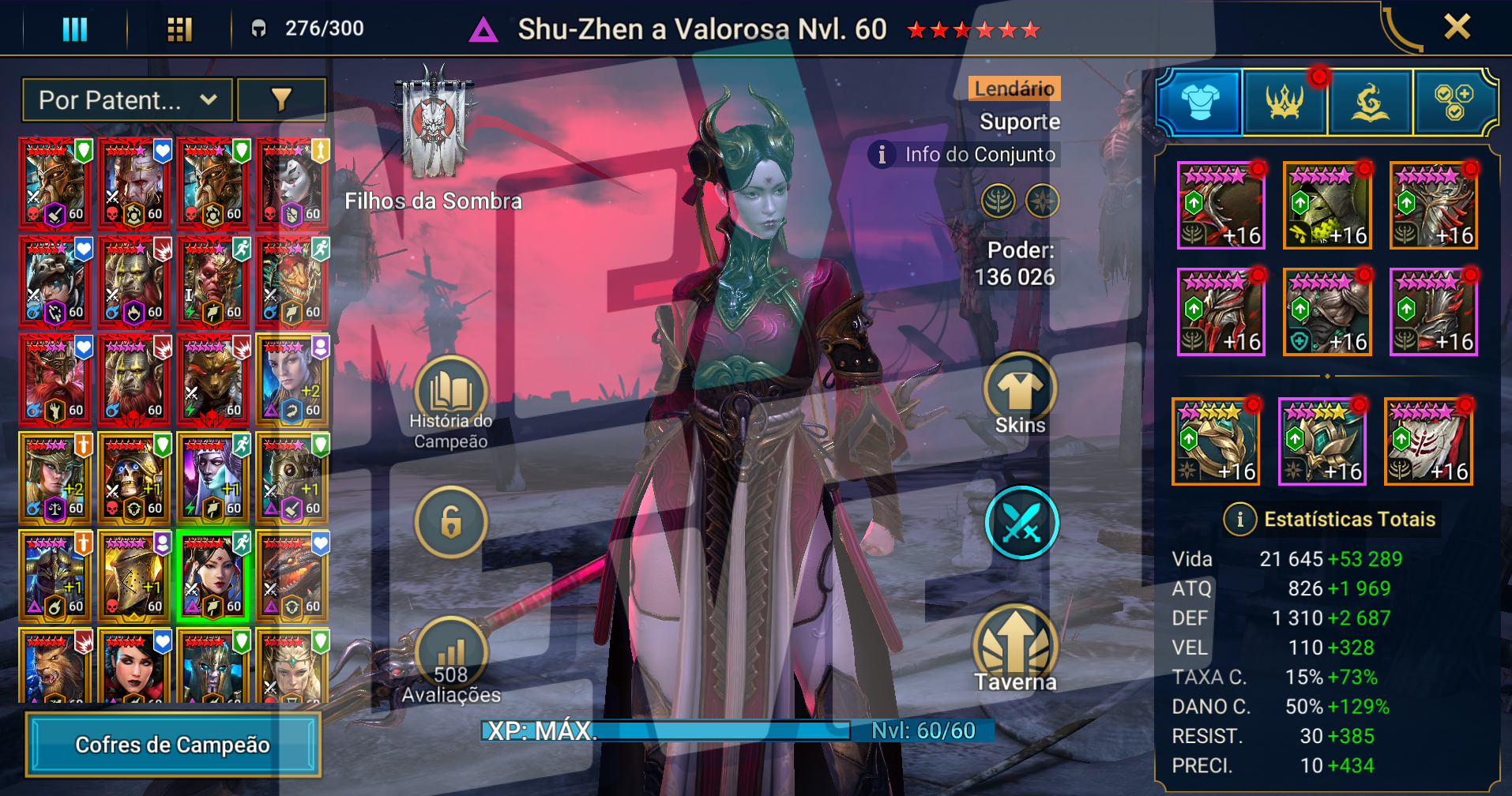Switch to the crown masteries tab
1512x796 pixels.
coord(1285,102)
